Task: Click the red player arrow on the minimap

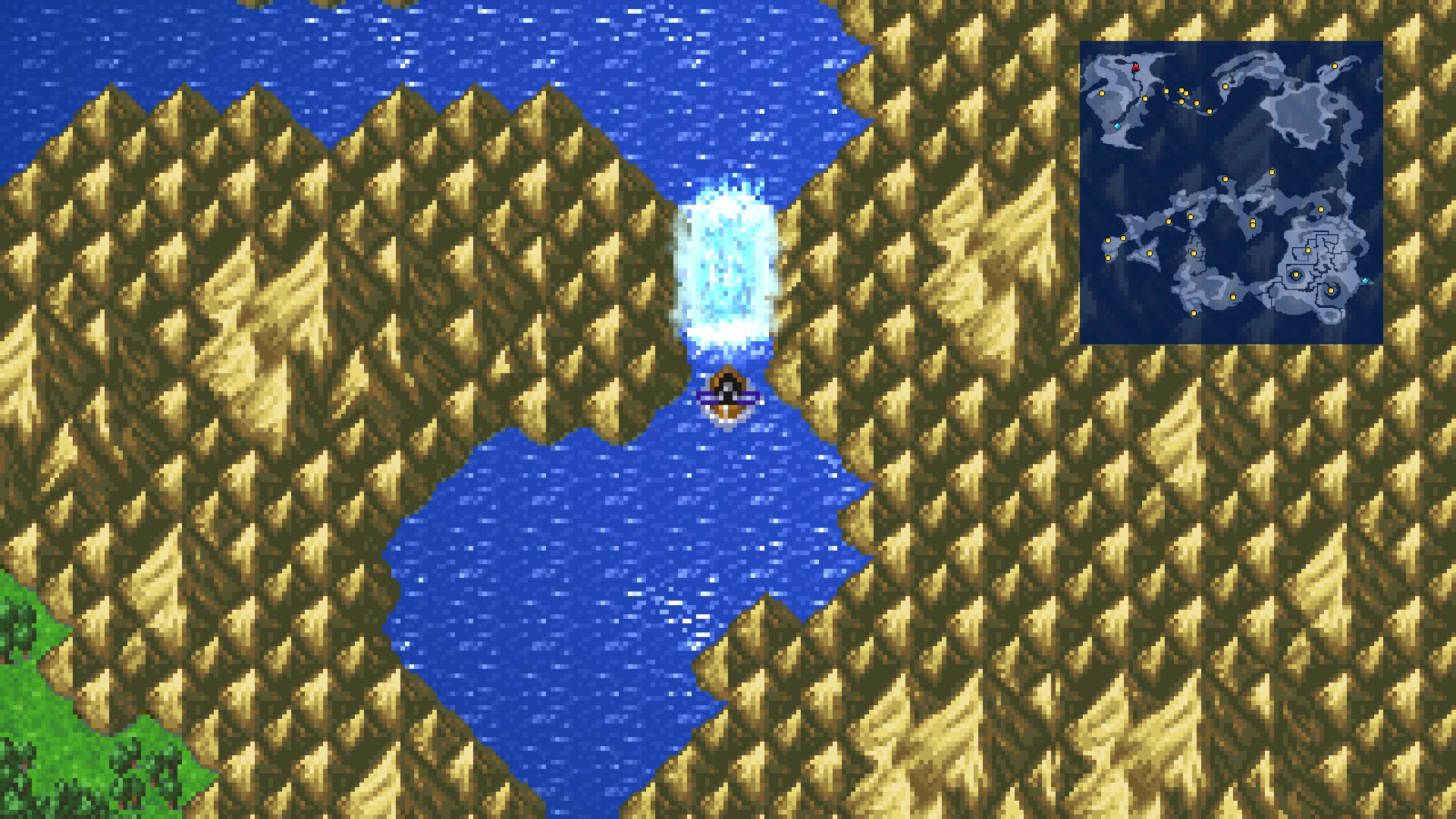Action: pyautogui.click(x=1135, y=68)
